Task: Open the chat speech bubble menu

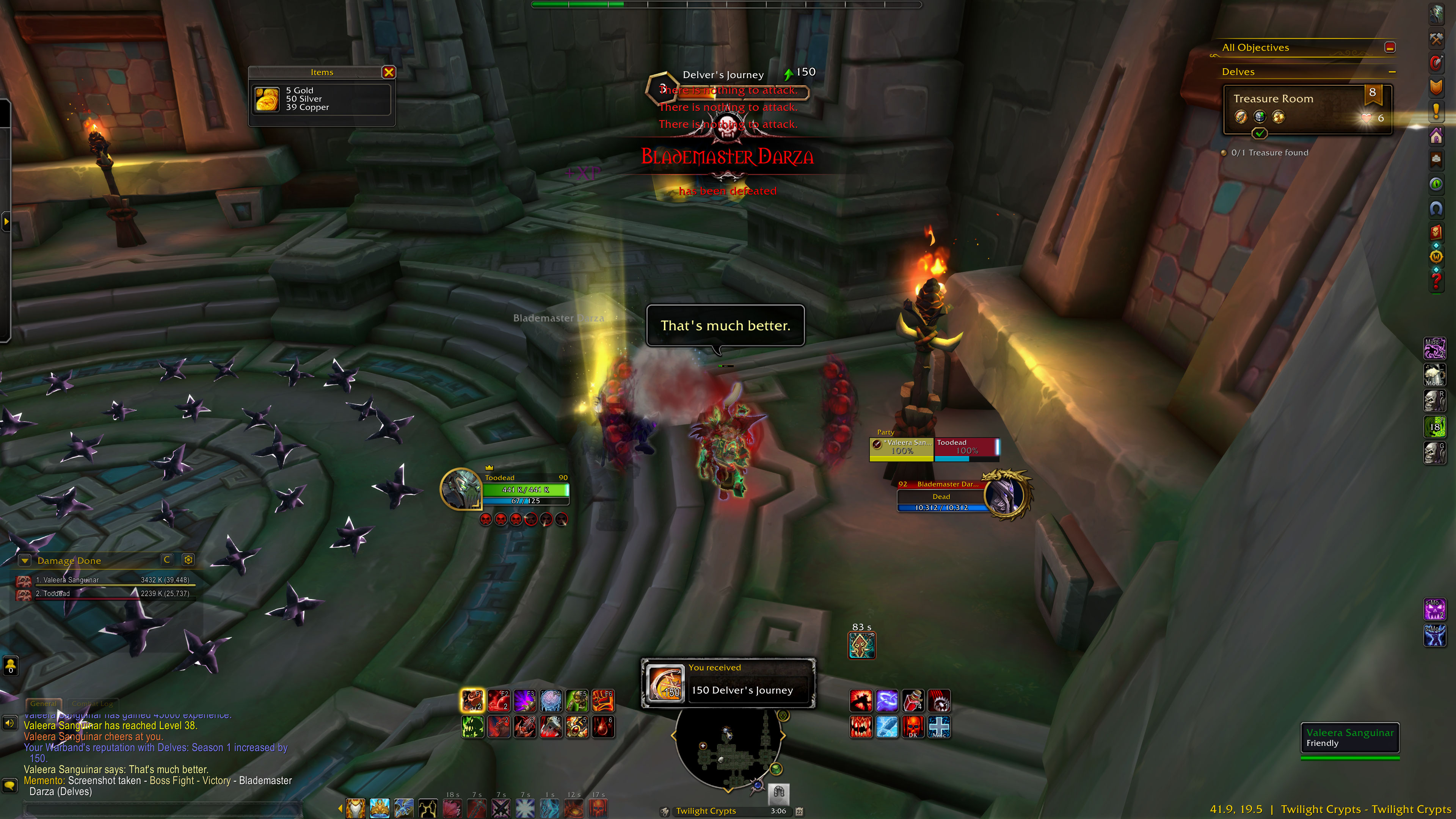Action: pos(9,785)
